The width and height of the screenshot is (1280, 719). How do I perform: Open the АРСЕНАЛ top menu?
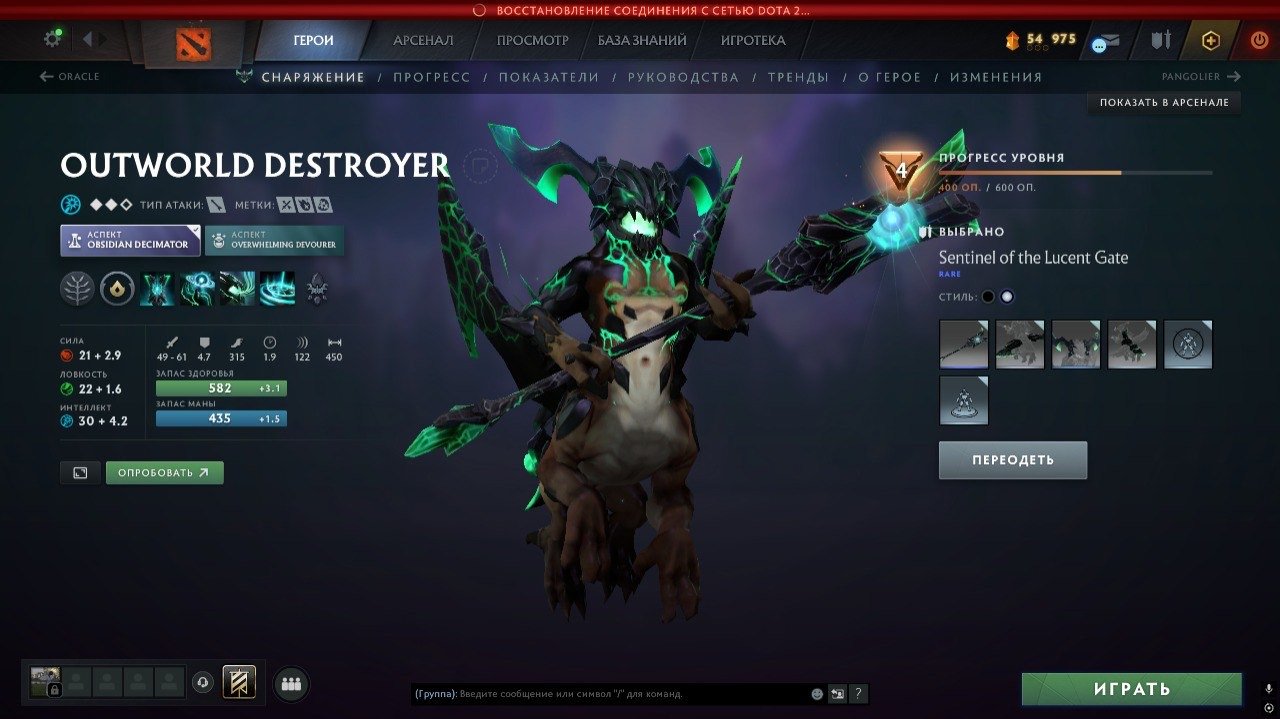click(423, 41)
